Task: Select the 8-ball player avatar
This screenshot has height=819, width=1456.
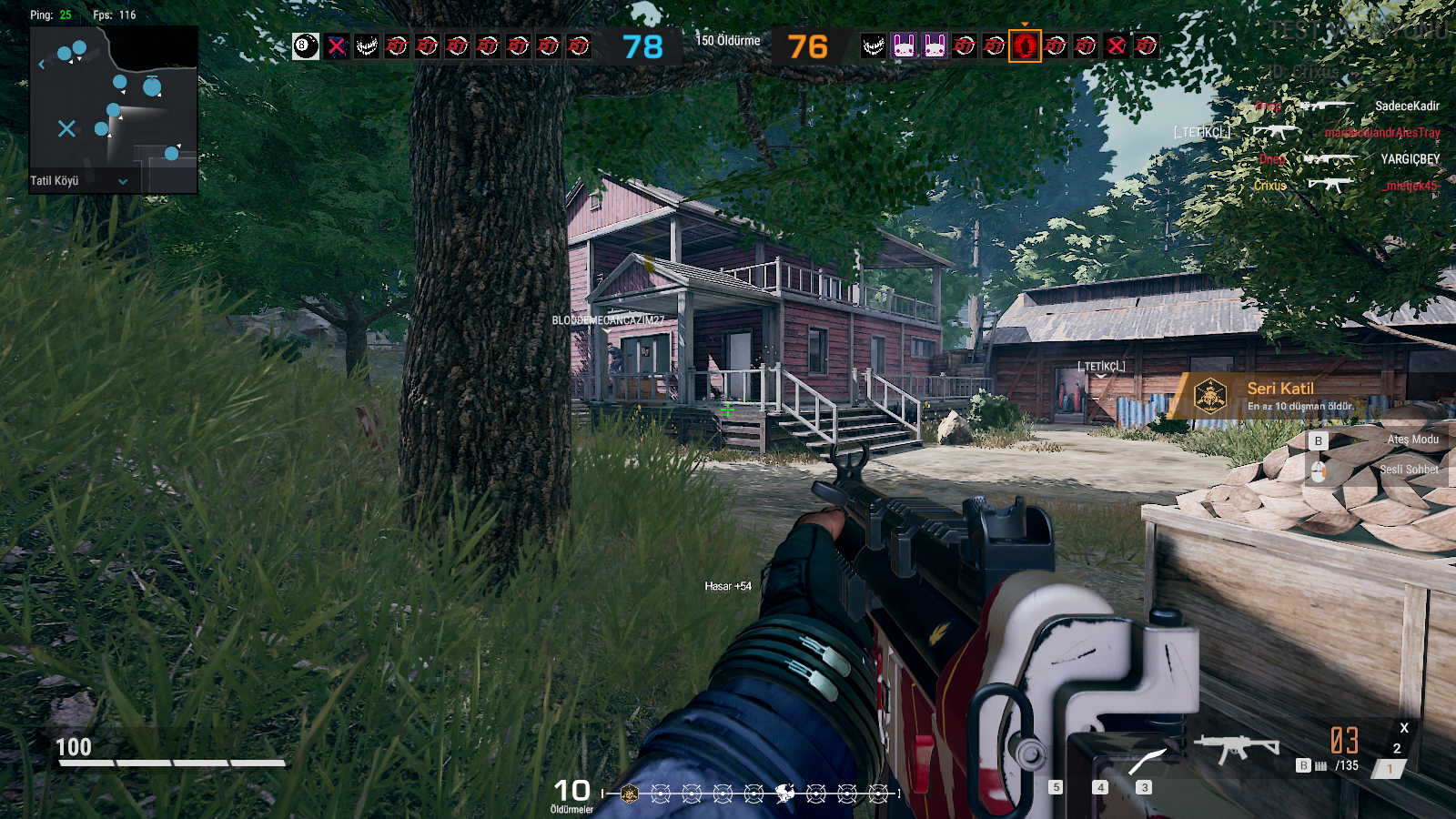Action: (306, 45)
